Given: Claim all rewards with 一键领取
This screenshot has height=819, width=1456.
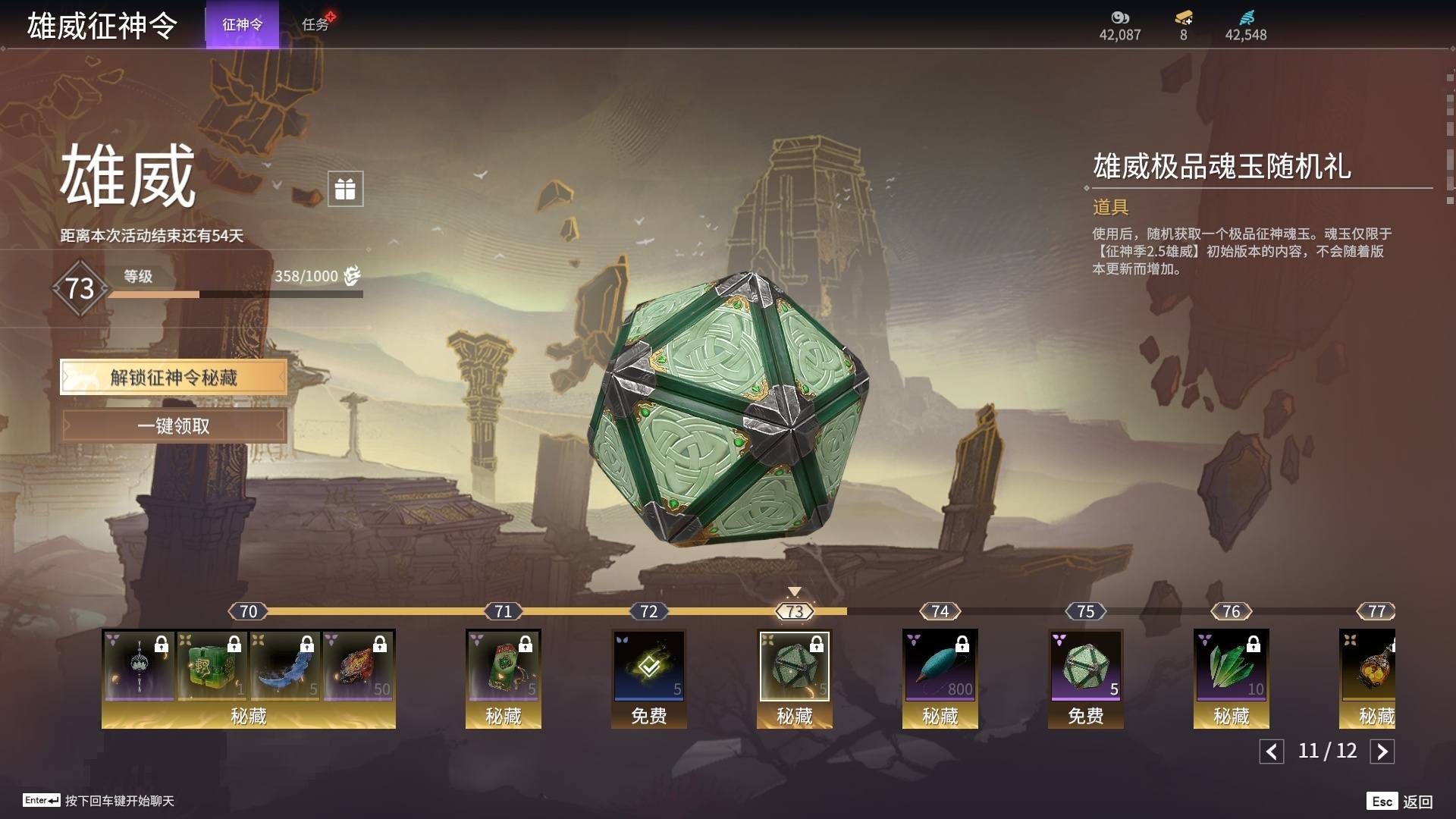Looking at the screenshot, I should point(174,426).
